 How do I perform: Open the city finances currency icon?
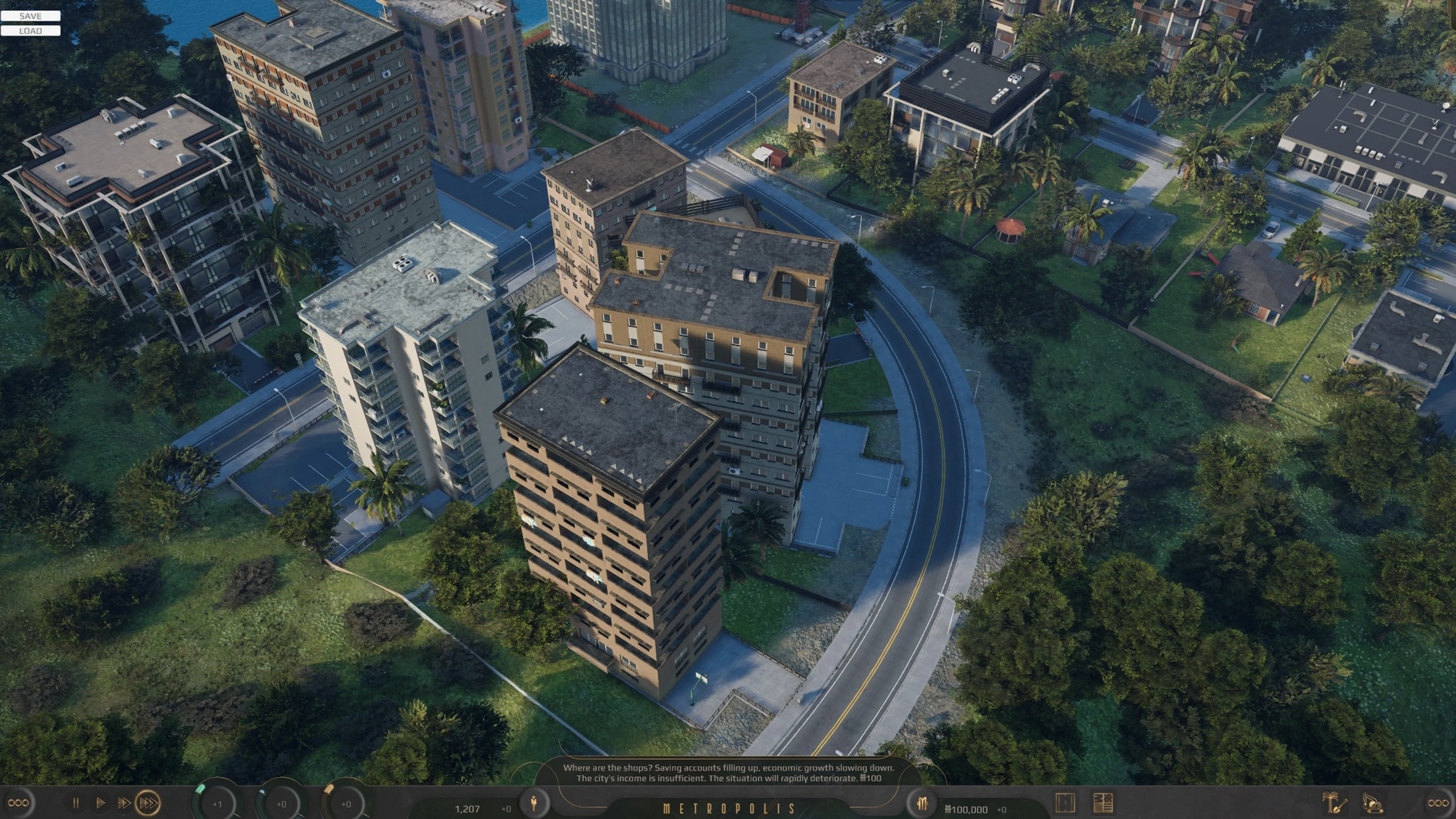tap(922, 804)
